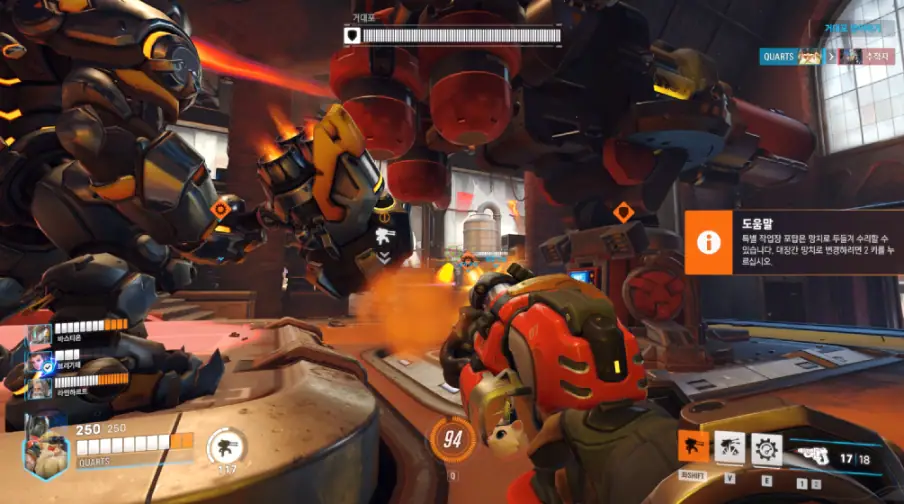The image size is (904, 504).
Task: Click the QUARTS kill feed entry
Action: (x=826, y=57)
